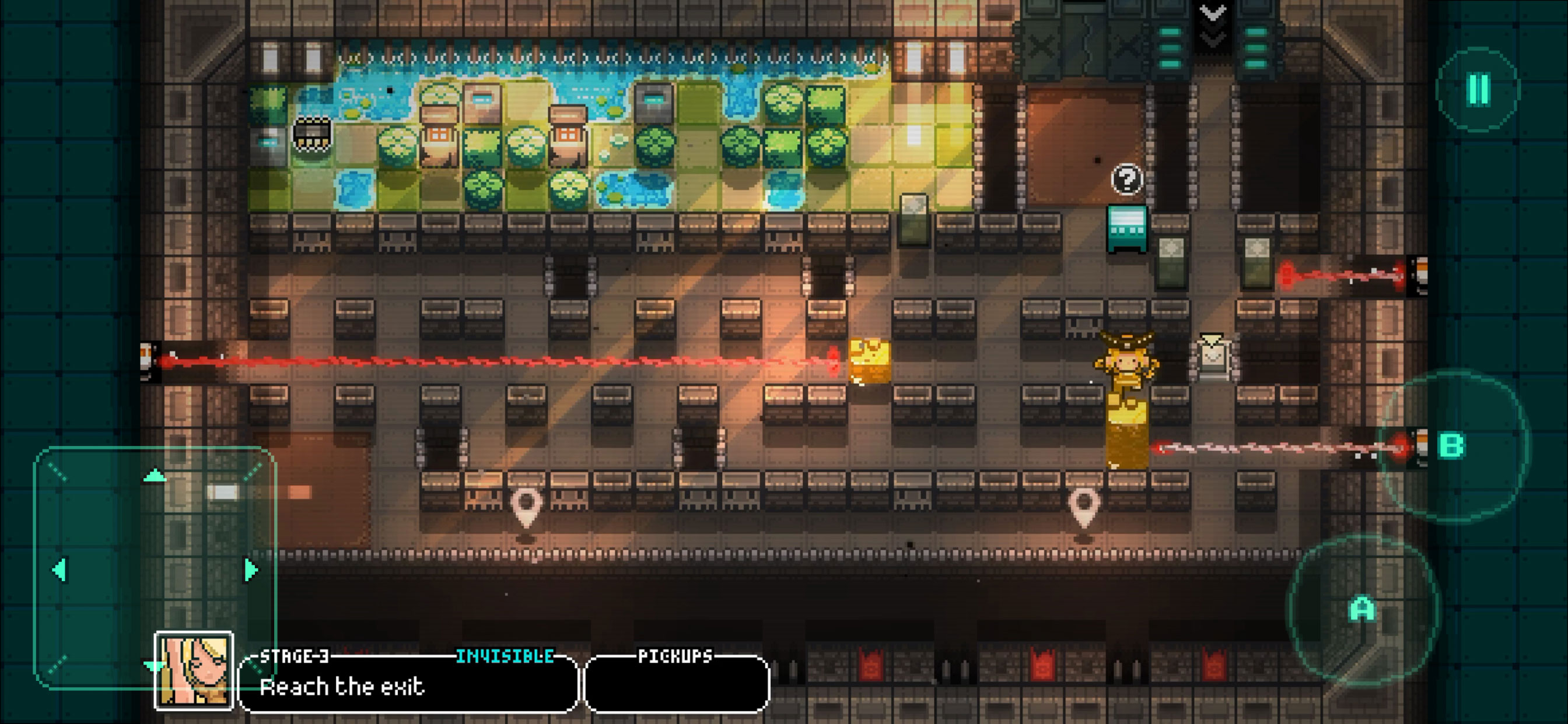This screenshot has height=724, width=1568.
Task: Move left using the D-pad left arrow
Action: tap(59, 570)
